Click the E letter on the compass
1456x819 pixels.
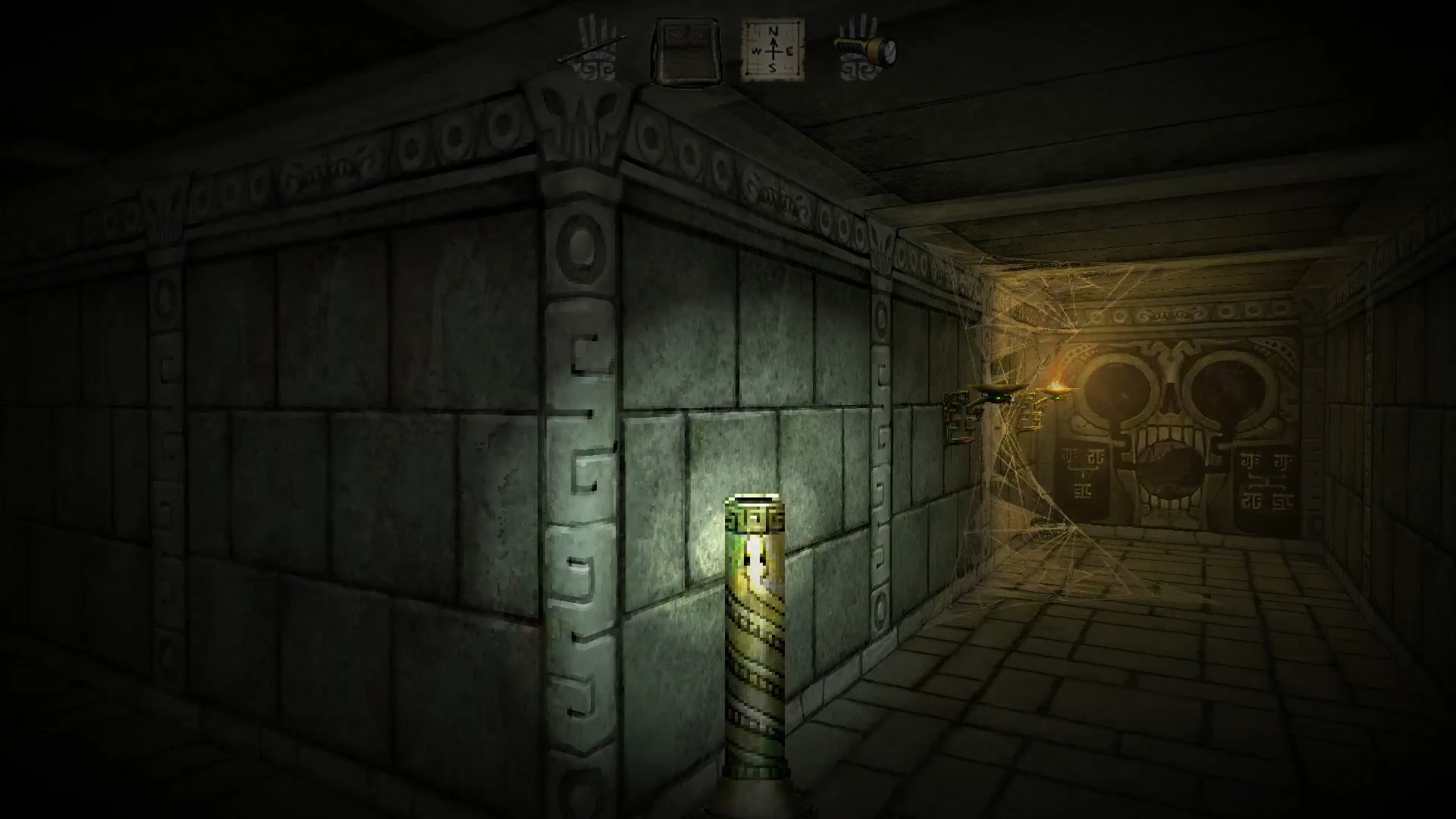[791, 52]
